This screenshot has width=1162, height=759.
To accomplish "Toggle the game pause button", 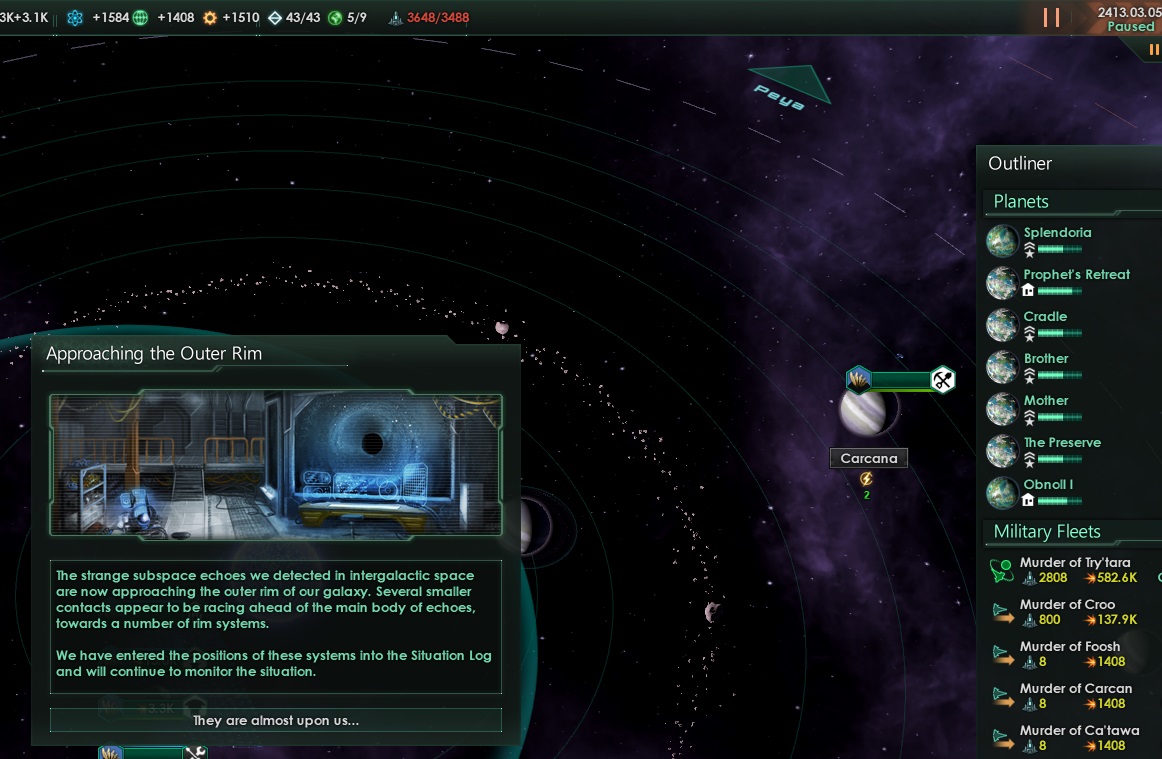I will pos(1051,18).
